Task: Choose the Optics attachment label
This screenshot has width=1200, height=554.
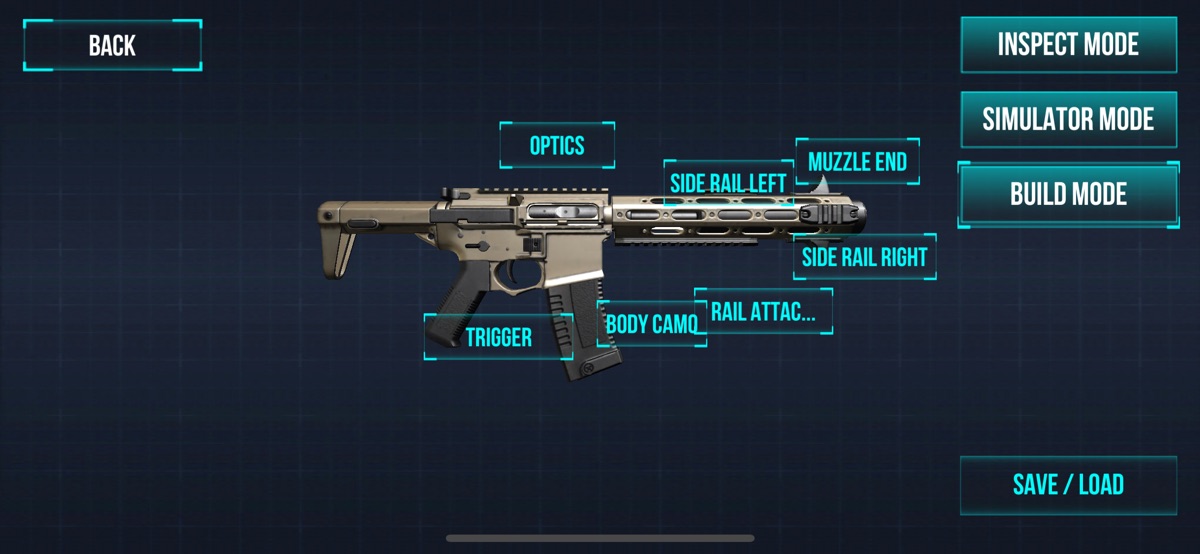Action: (557, 146)
